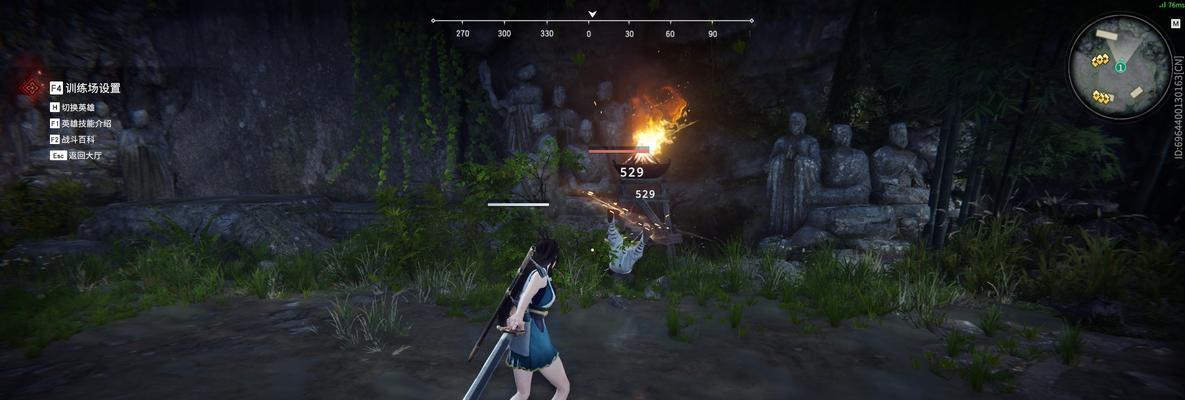The height and width of the screenshot is (400, 1185).
Task: Click the circular minimap
Action: [1119, 67]
